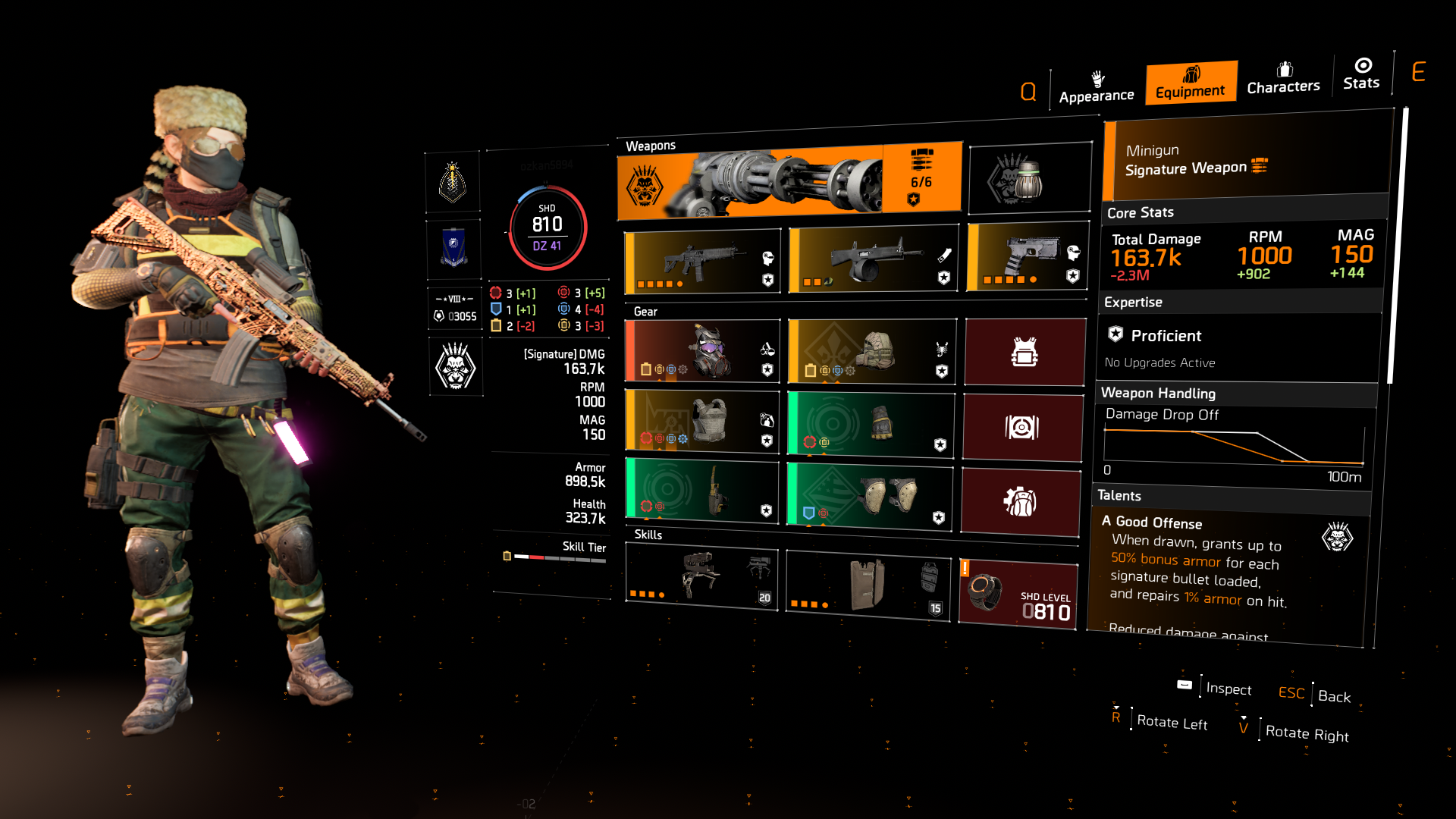
Task: Toggle the Proficient expertise entry
Action: [x=1164, y=335]
